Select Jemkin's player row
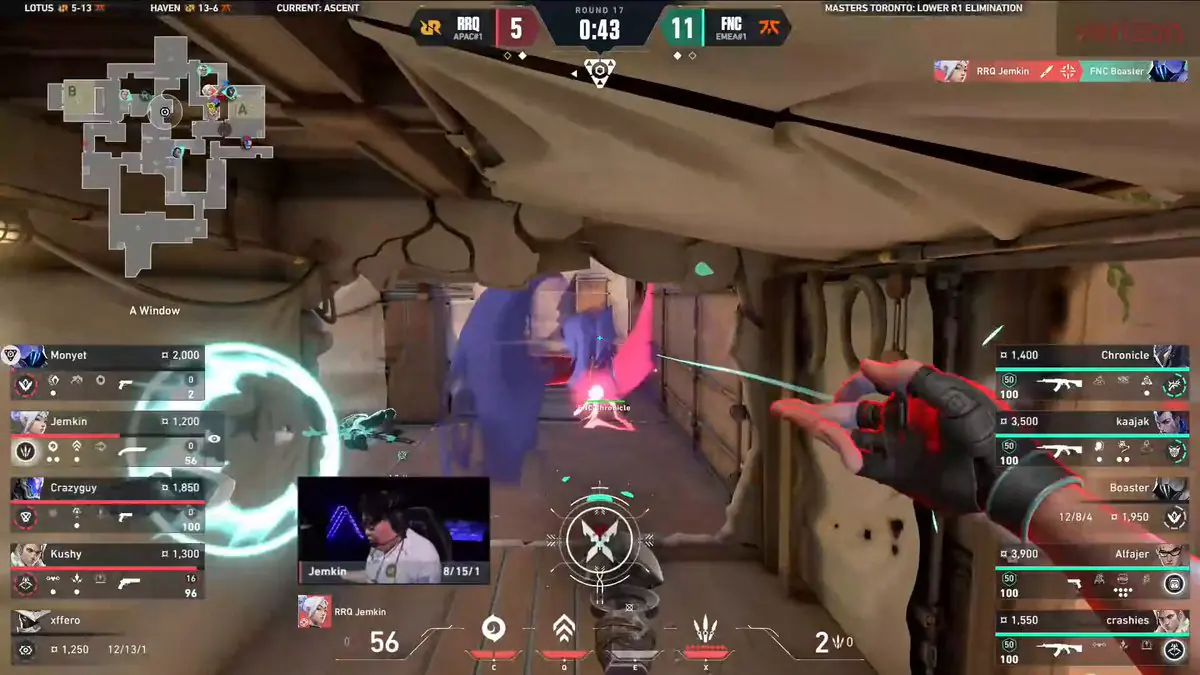The image size is (1200, 675). pos(108,438)
